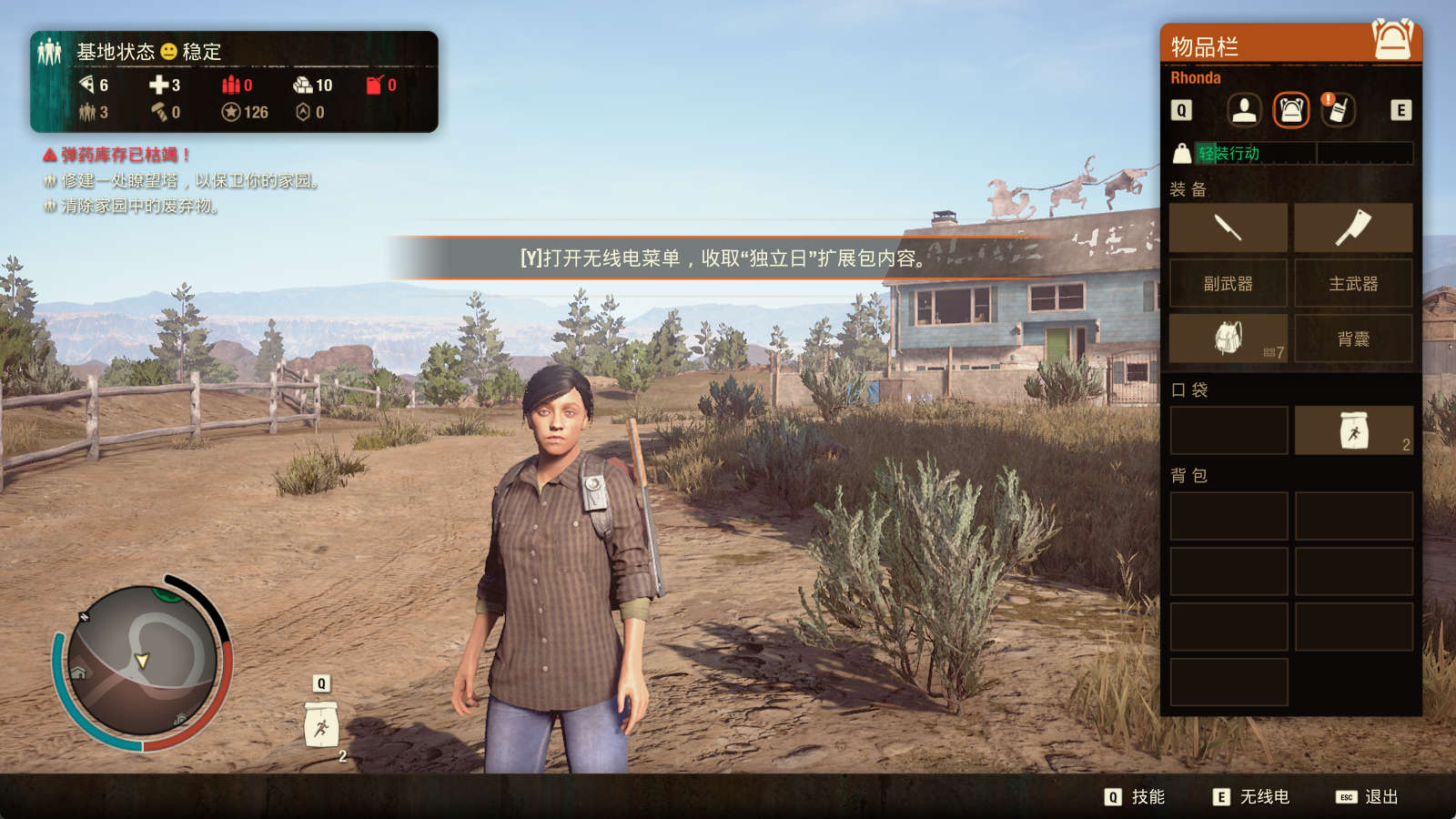1456x819 pixels.
Task: Open the radio tab with alert
Action: [x=1337, y=110]
